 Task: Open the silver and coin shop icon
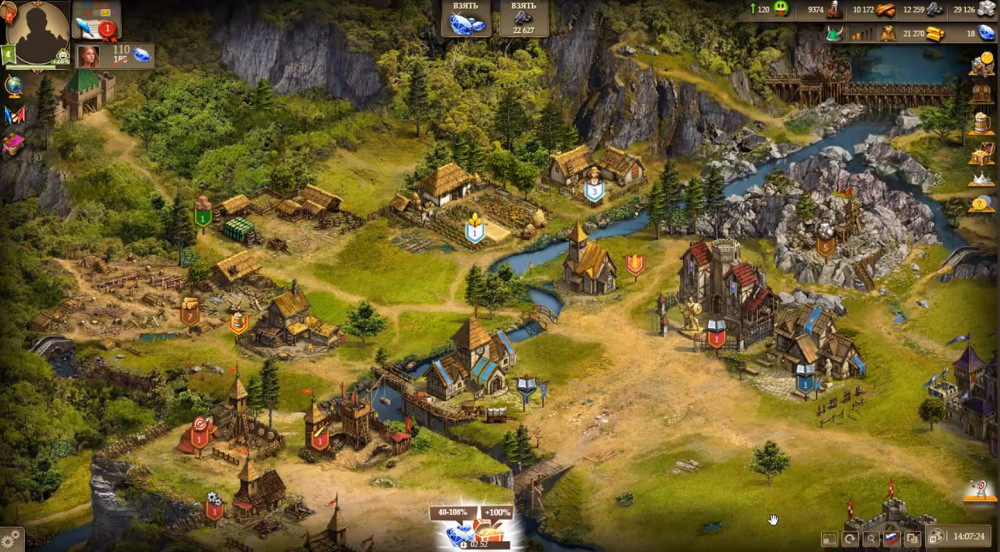pyautogui.click(x=981, y=65)
